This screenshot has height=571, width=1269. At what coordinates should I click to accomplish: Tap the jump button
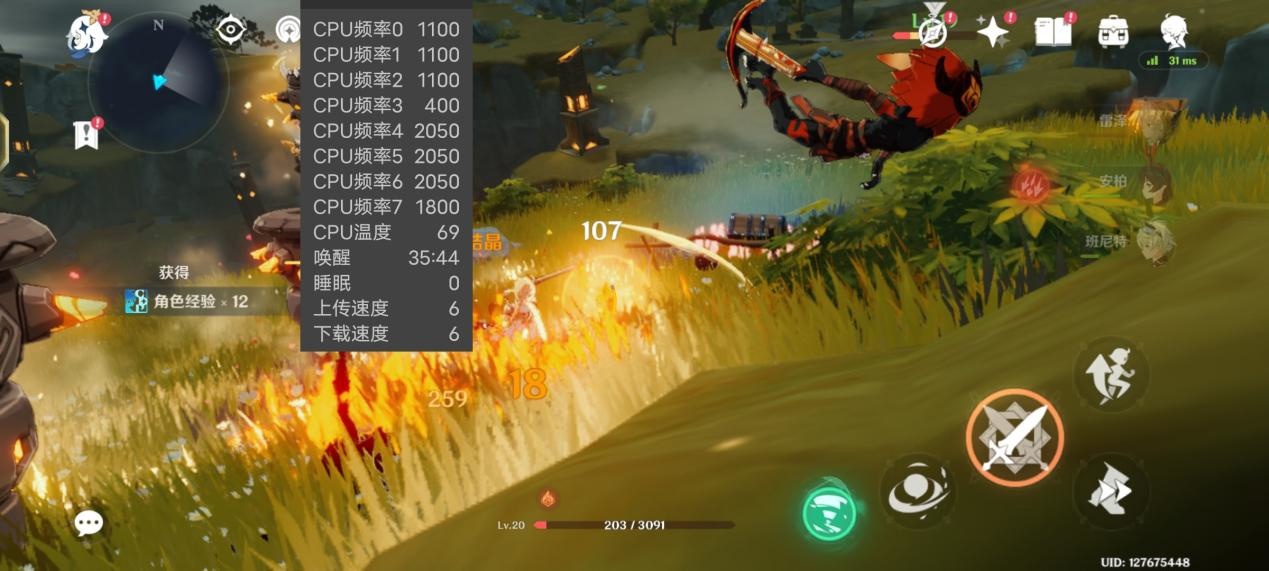pyautogui.click(x=1111, y=374)
